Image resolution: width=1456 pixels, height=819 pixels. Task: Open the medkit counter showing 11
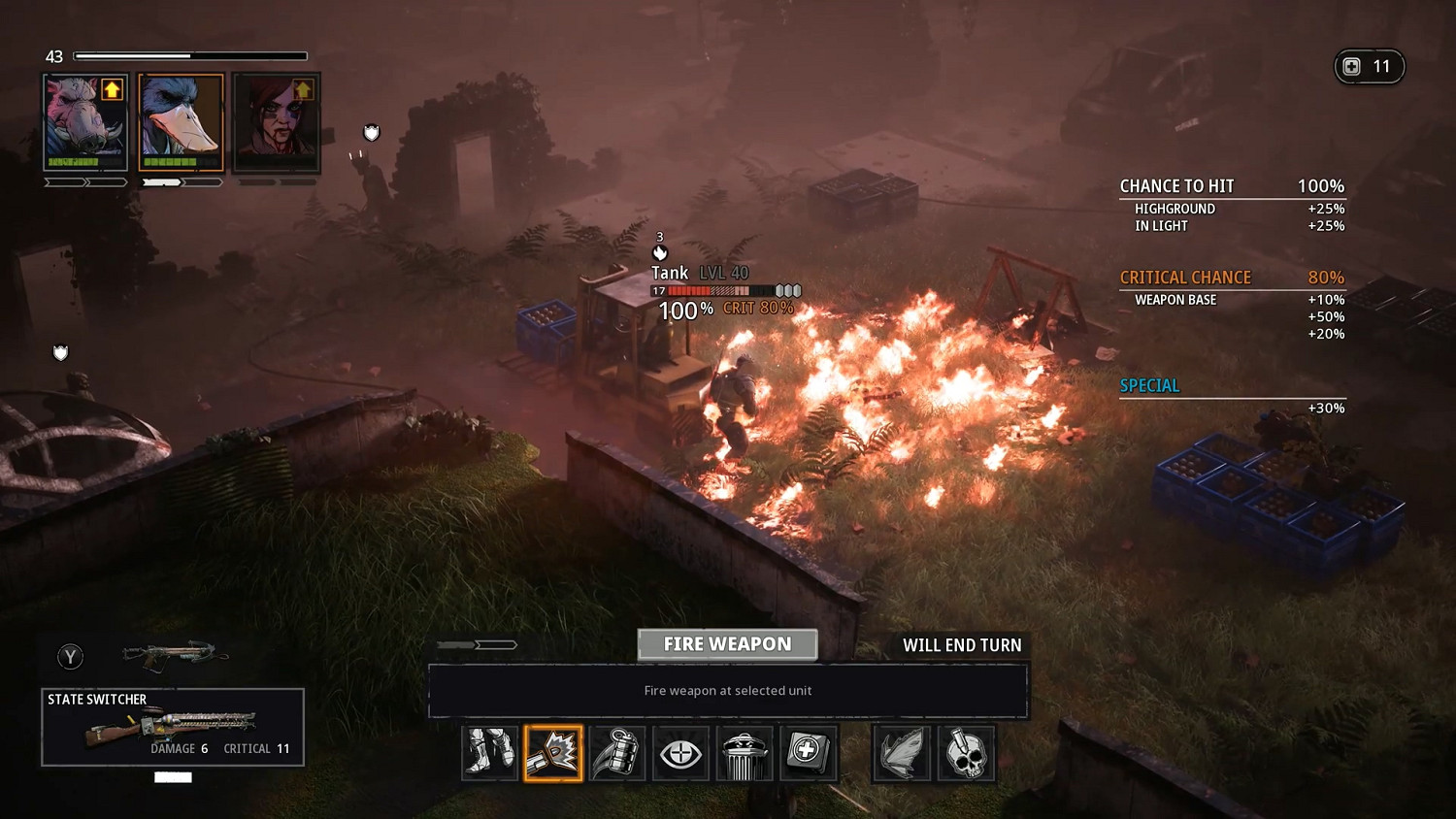pos(1369,67)
